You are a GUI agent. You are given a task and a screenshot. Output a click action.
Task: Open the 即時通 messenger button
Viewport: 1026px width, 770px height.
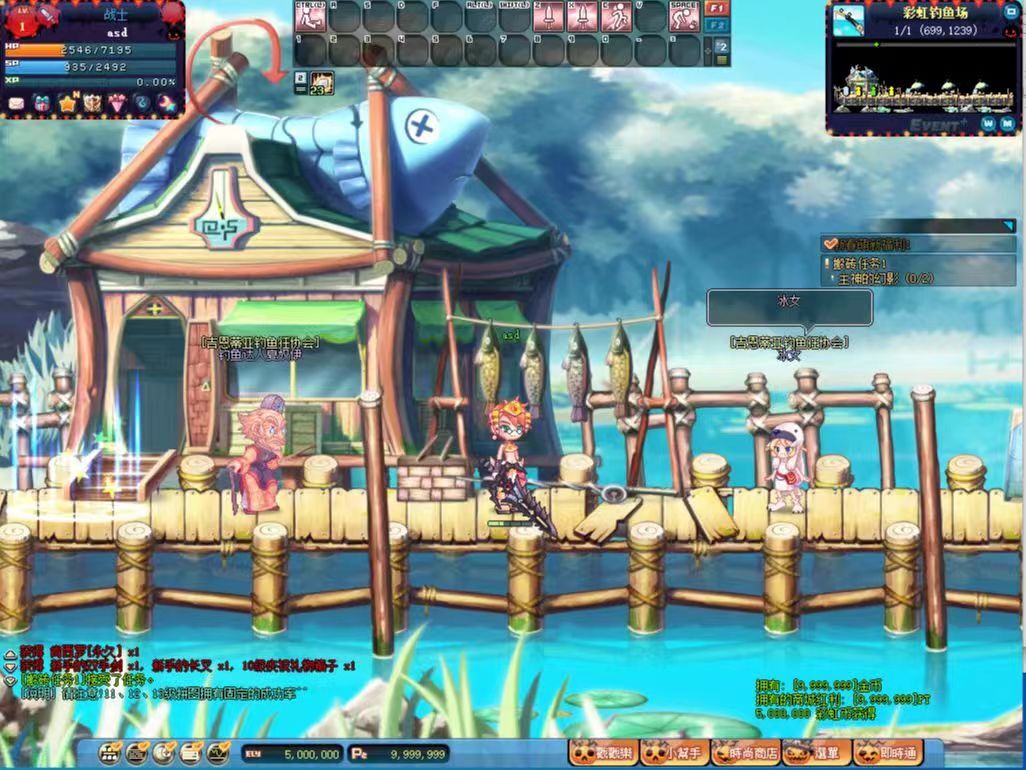(884, 753)
